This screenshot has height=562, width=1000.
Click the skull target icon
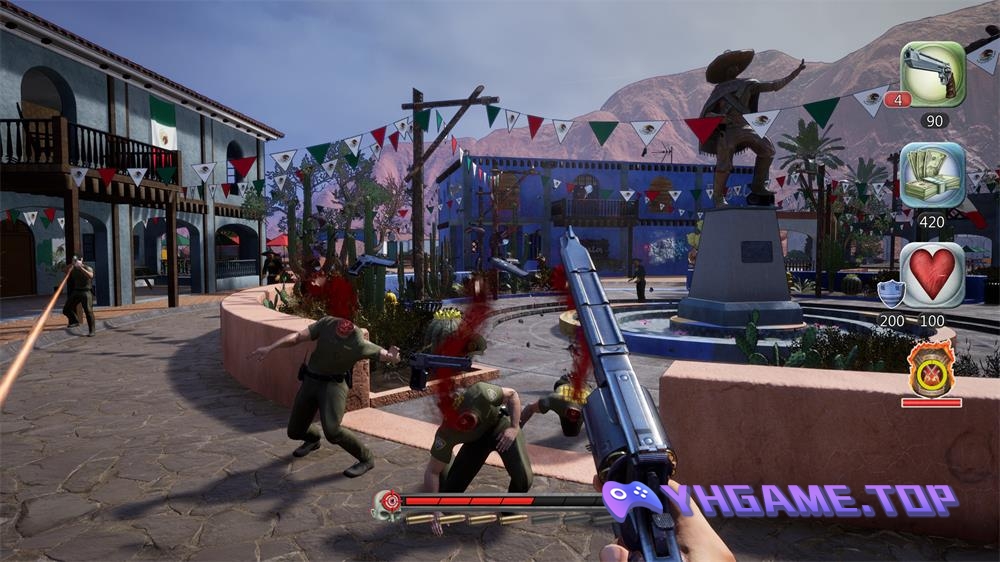386,503
